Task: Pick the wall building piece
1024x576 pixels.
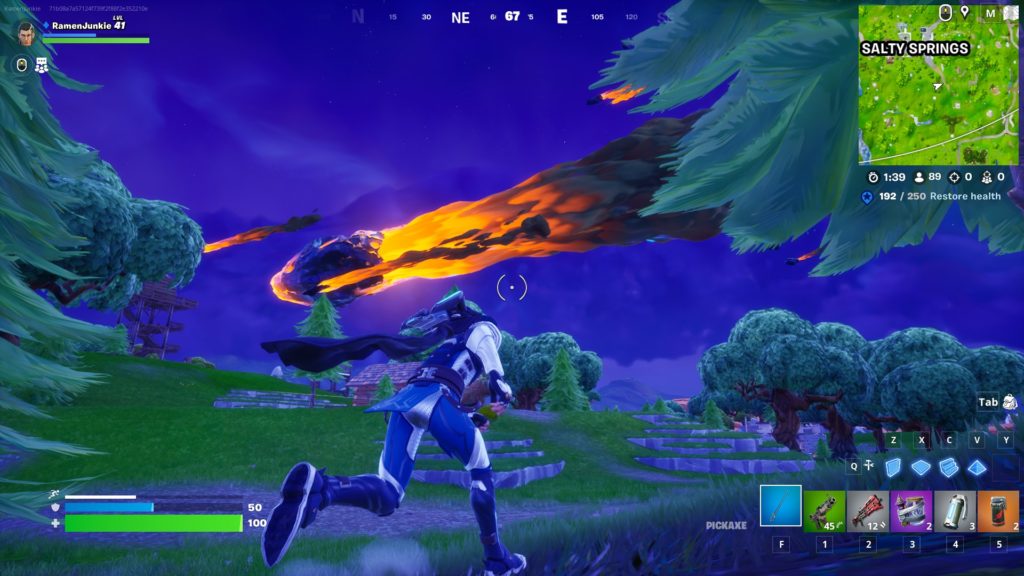Action: 895,467
